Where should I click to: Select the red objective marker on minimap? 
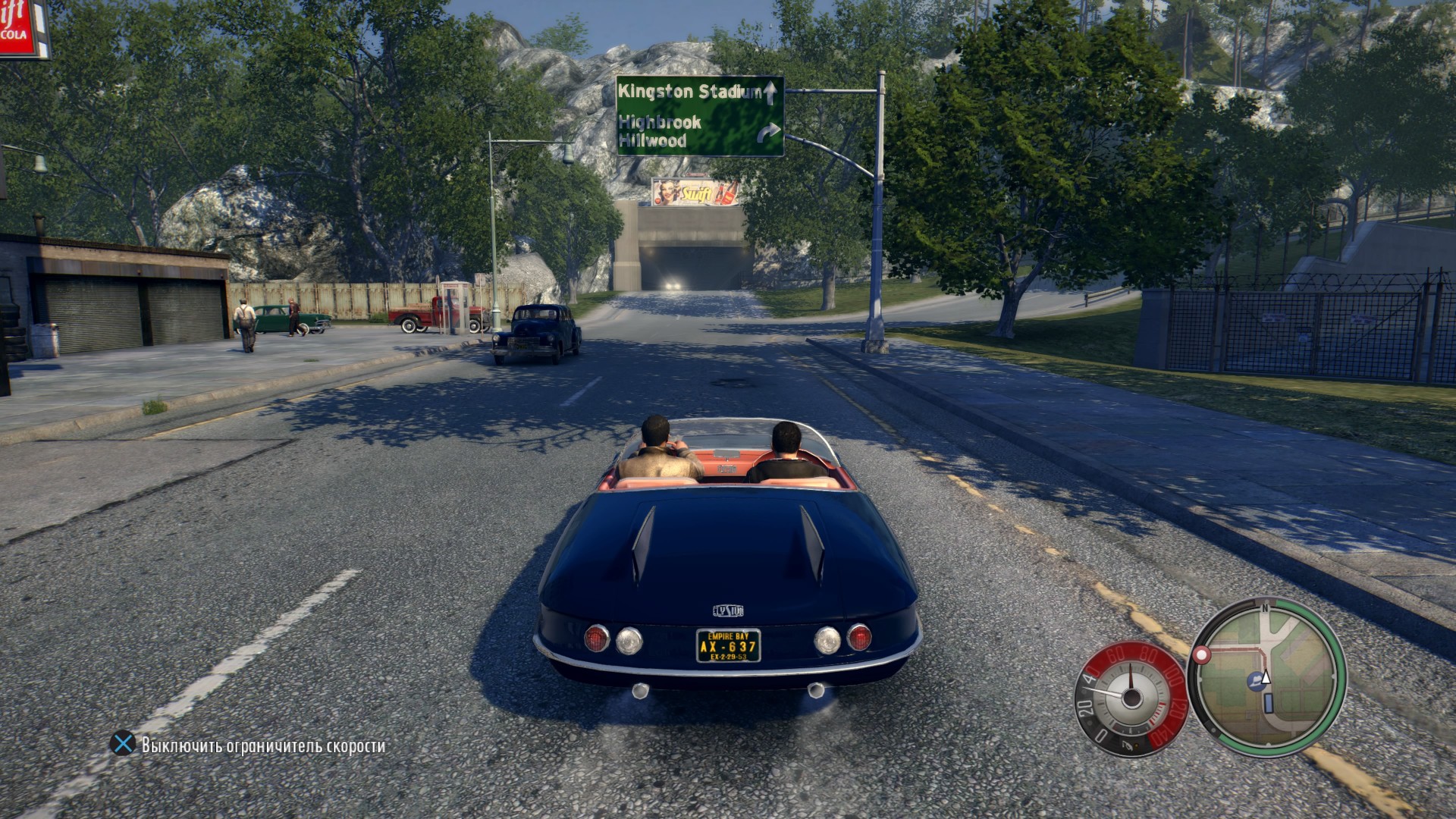[x=1201, y=654]
